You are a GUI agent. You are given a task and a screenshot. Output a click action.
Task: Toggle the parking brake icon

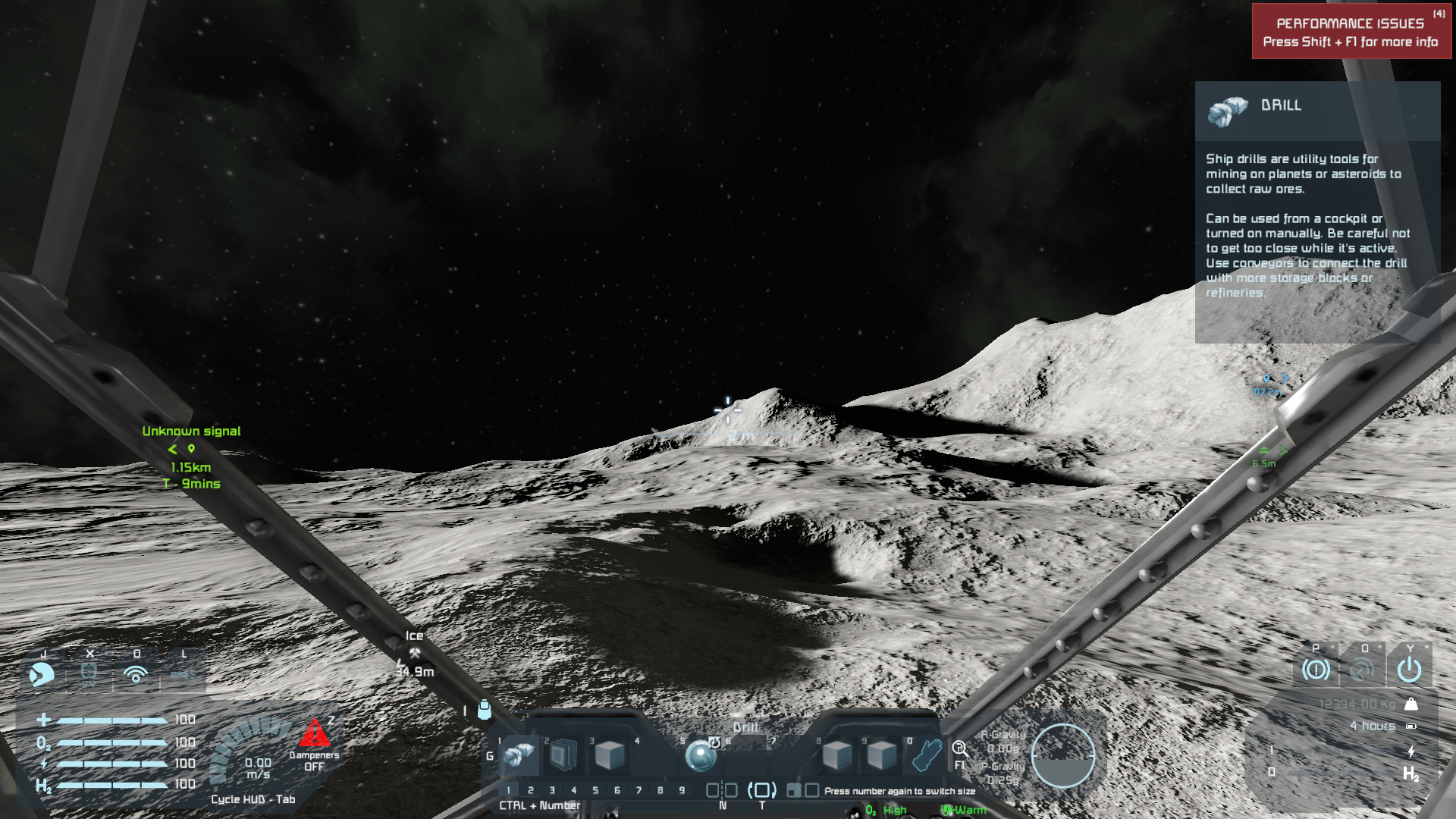(1316, 670)
